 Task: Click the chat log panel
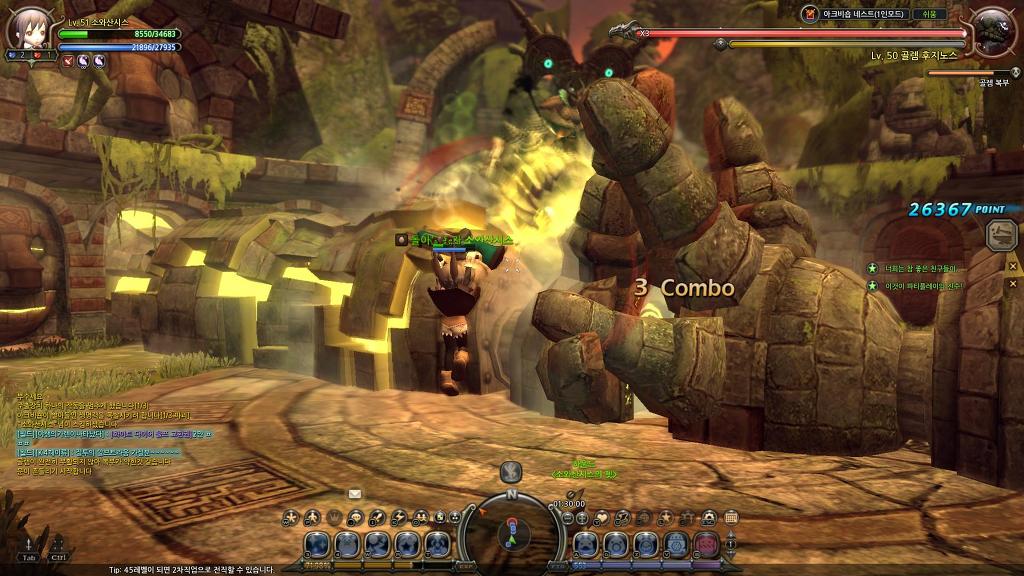(x=110, y=430)
